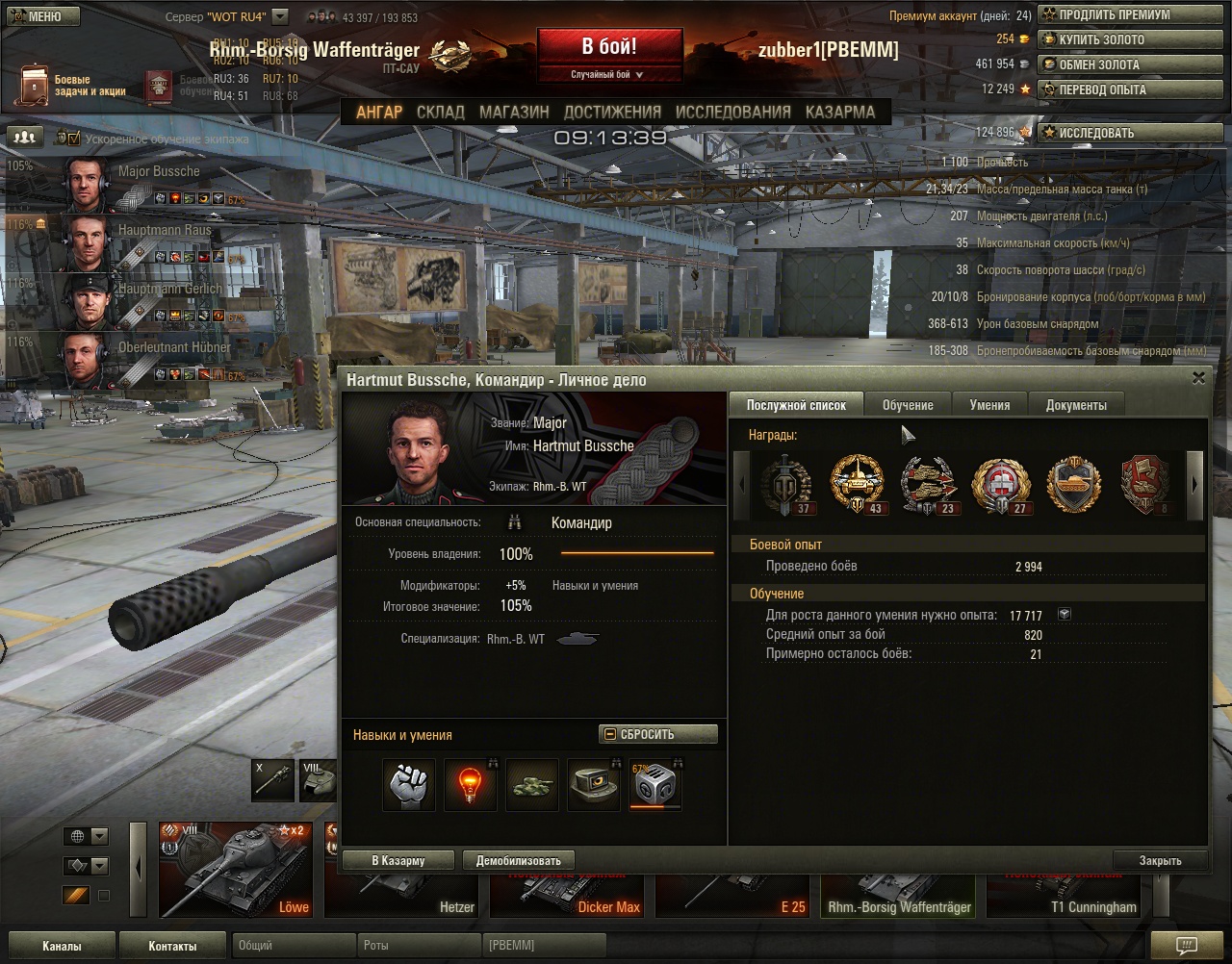
Task: Click the Закрыть button
Action: pyautogui.click(x=1160, y=860)
